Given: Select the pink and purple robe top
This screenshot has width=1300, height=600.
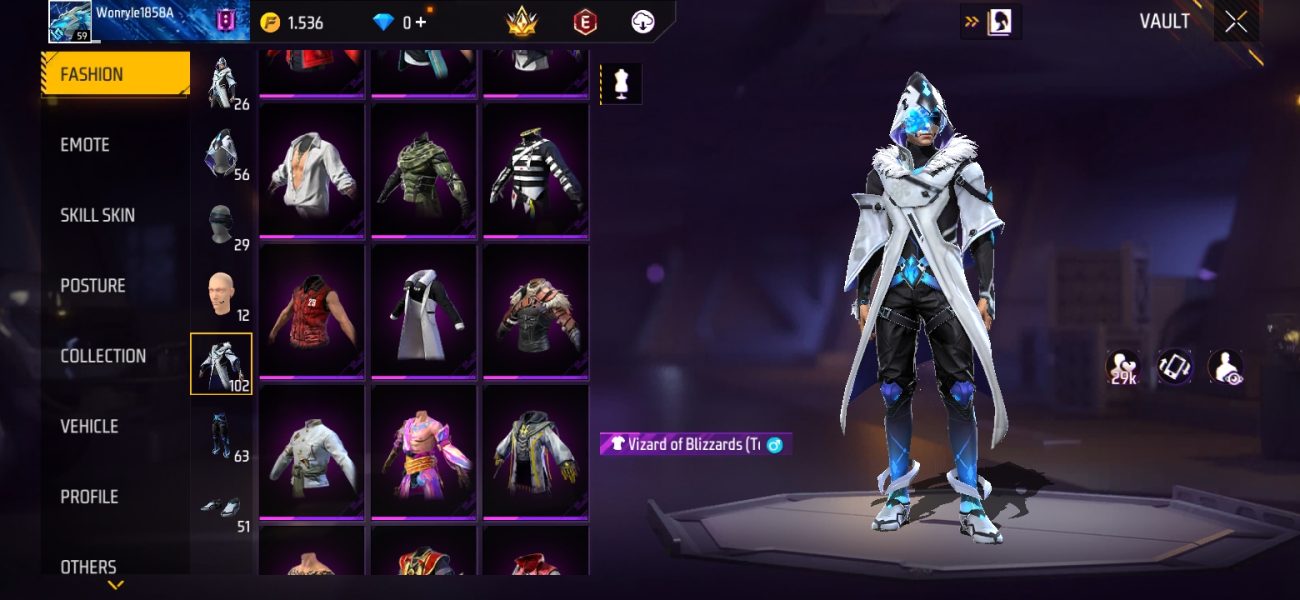Looking at the screenshot, I should tap(423, 452).
